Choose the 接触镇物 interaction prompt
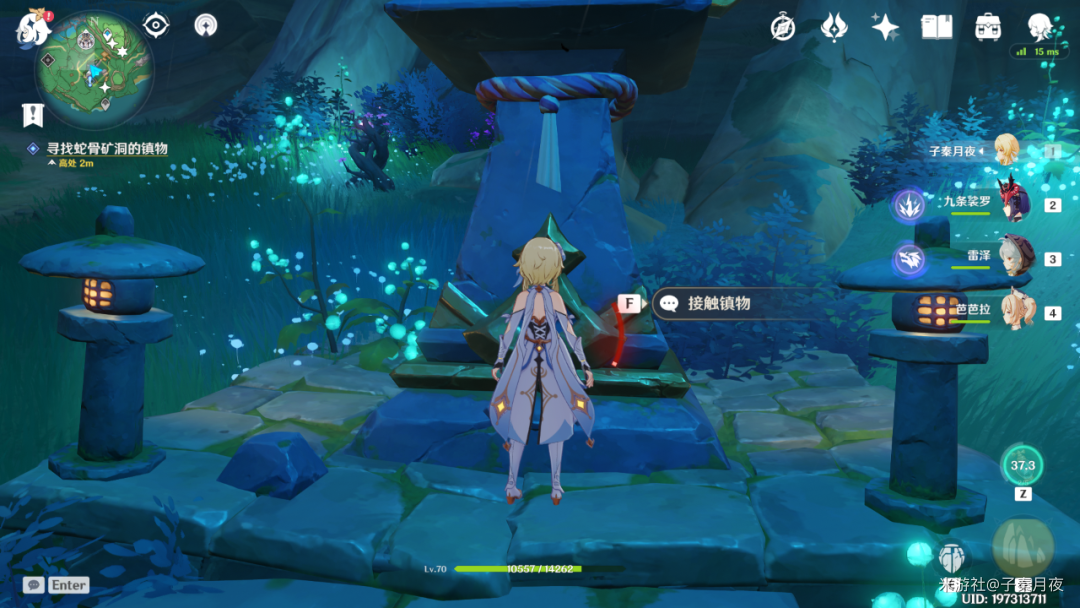The height and width of the screenshot is (608, 1080). tap(718, 303)
